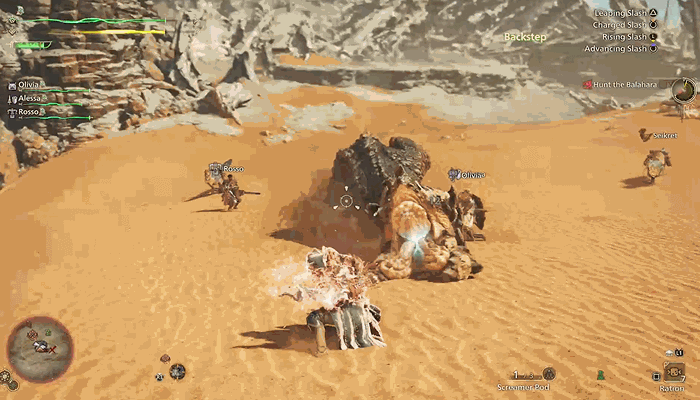Open the circular minimap
Image resolution: width=700 pixels, height=400 pixels.
coord(40,349)
